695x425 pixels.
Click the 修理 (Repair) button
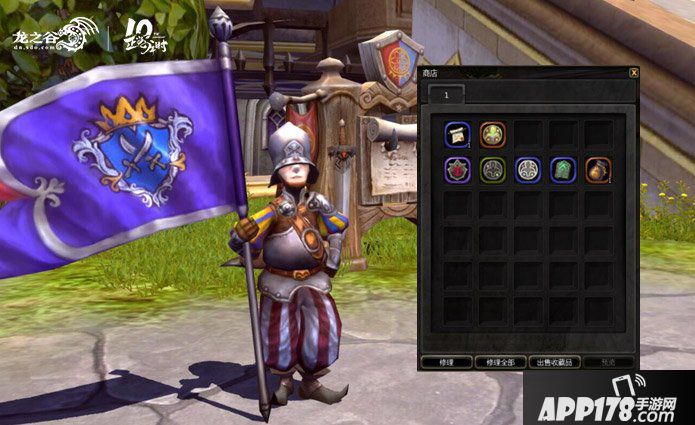(446, 361)
